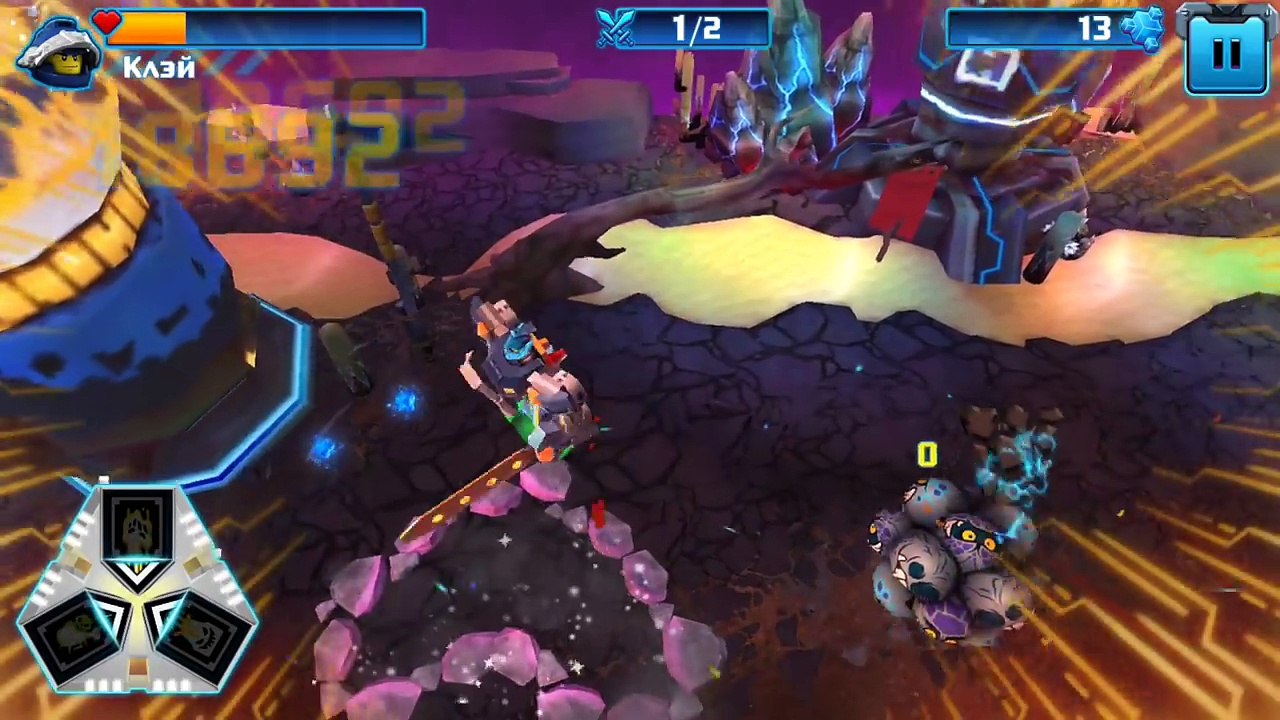Pause the game
This screenshot has width=1280, height=720.
[x=1226, y=50]
